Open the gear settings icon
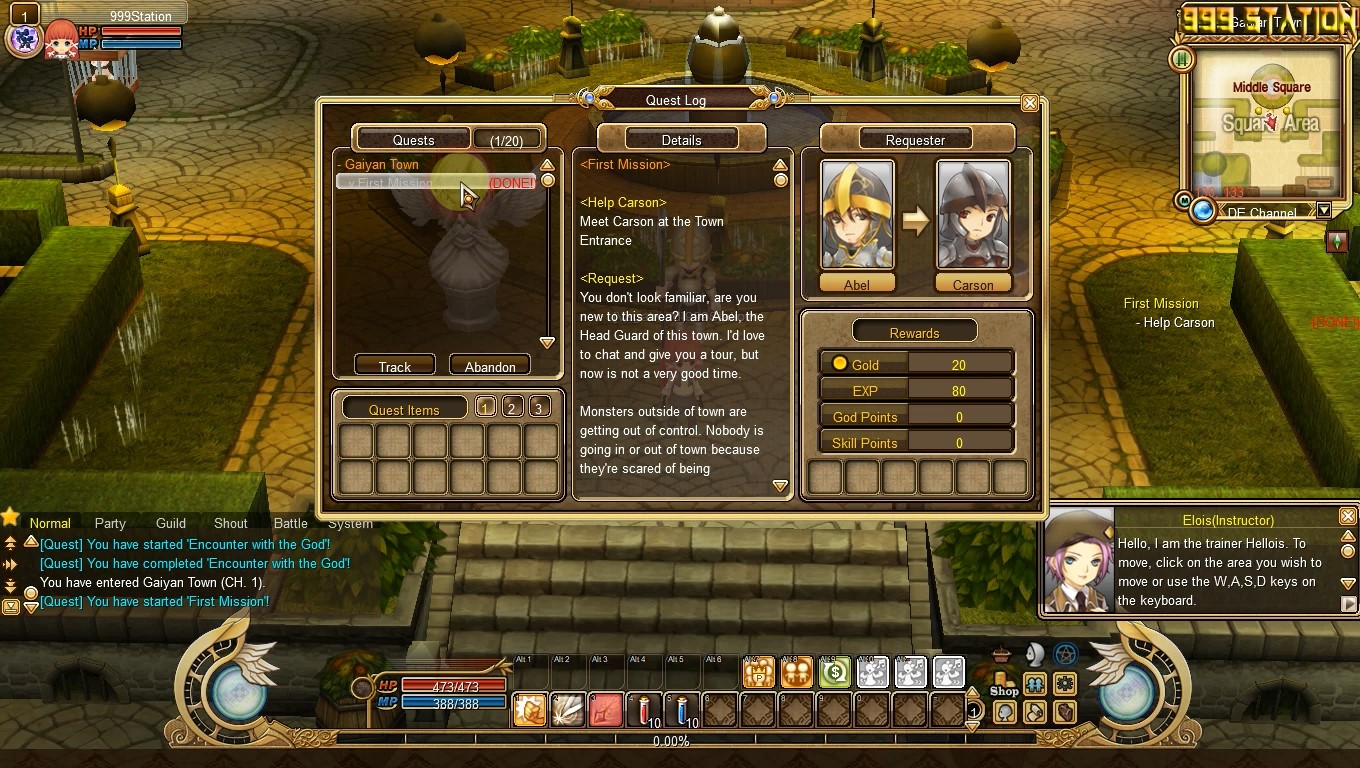The height and width of the screenshot is (768, 1360). (x=1064, y=684)
